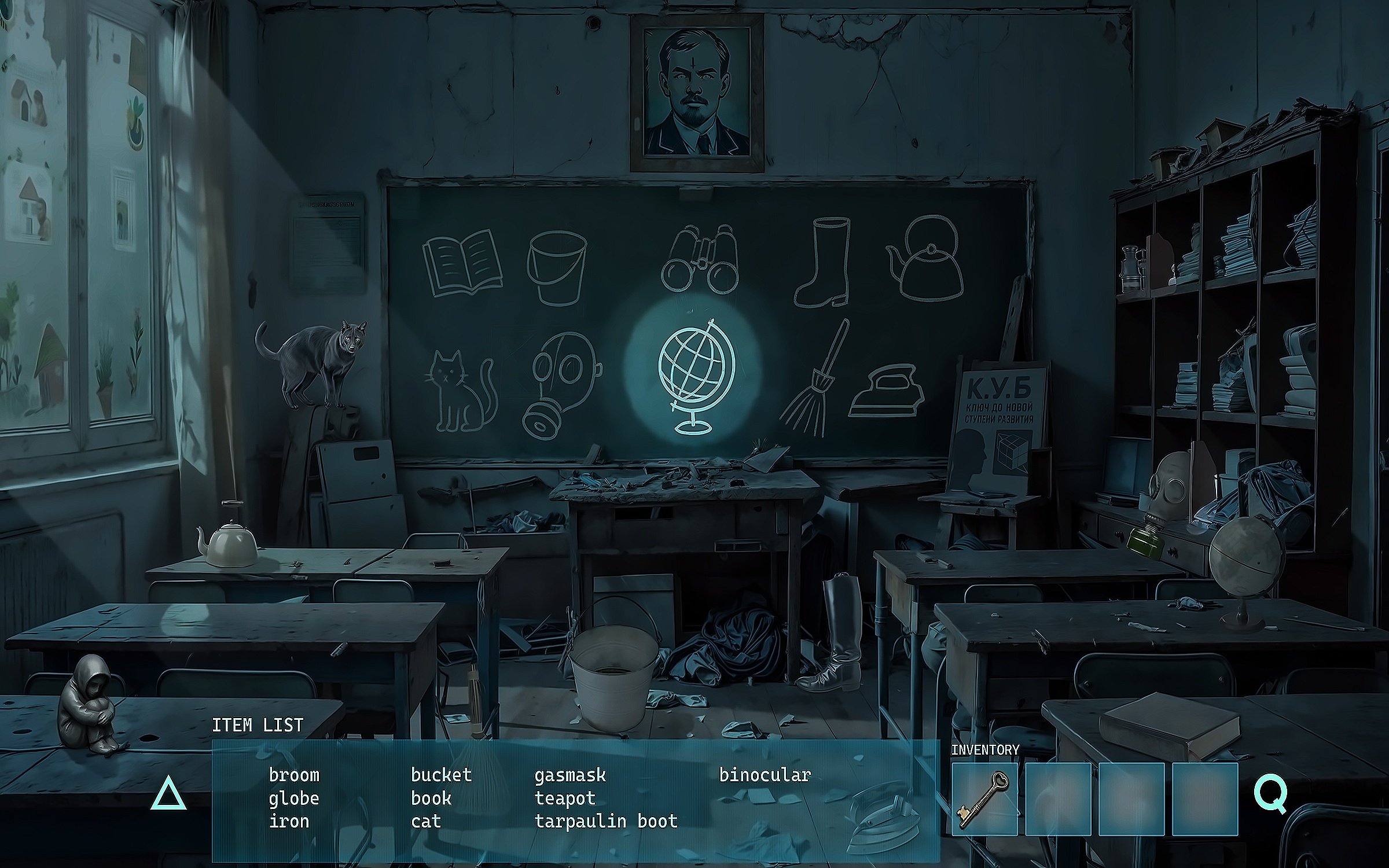The height and width of the screenshot is (868, 1389).
Task: Click the magnifying glass icon
Action: 1270,796
